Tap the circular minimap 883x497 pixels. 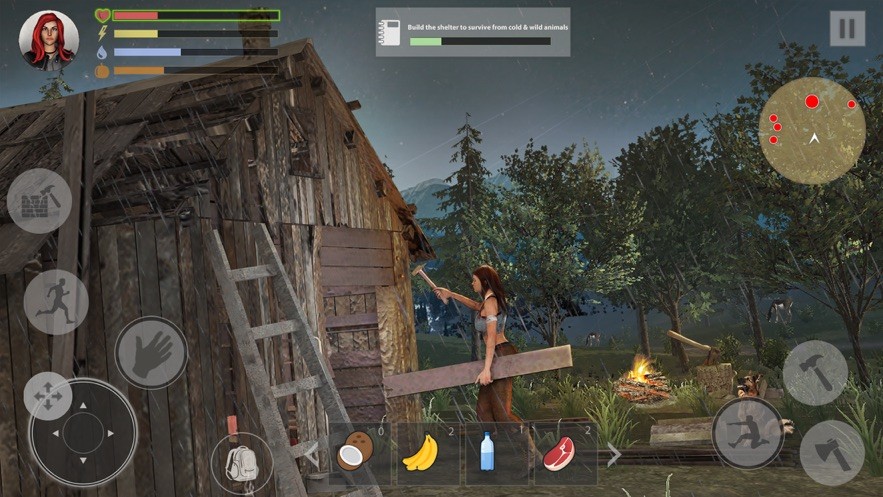coord(812,130)
